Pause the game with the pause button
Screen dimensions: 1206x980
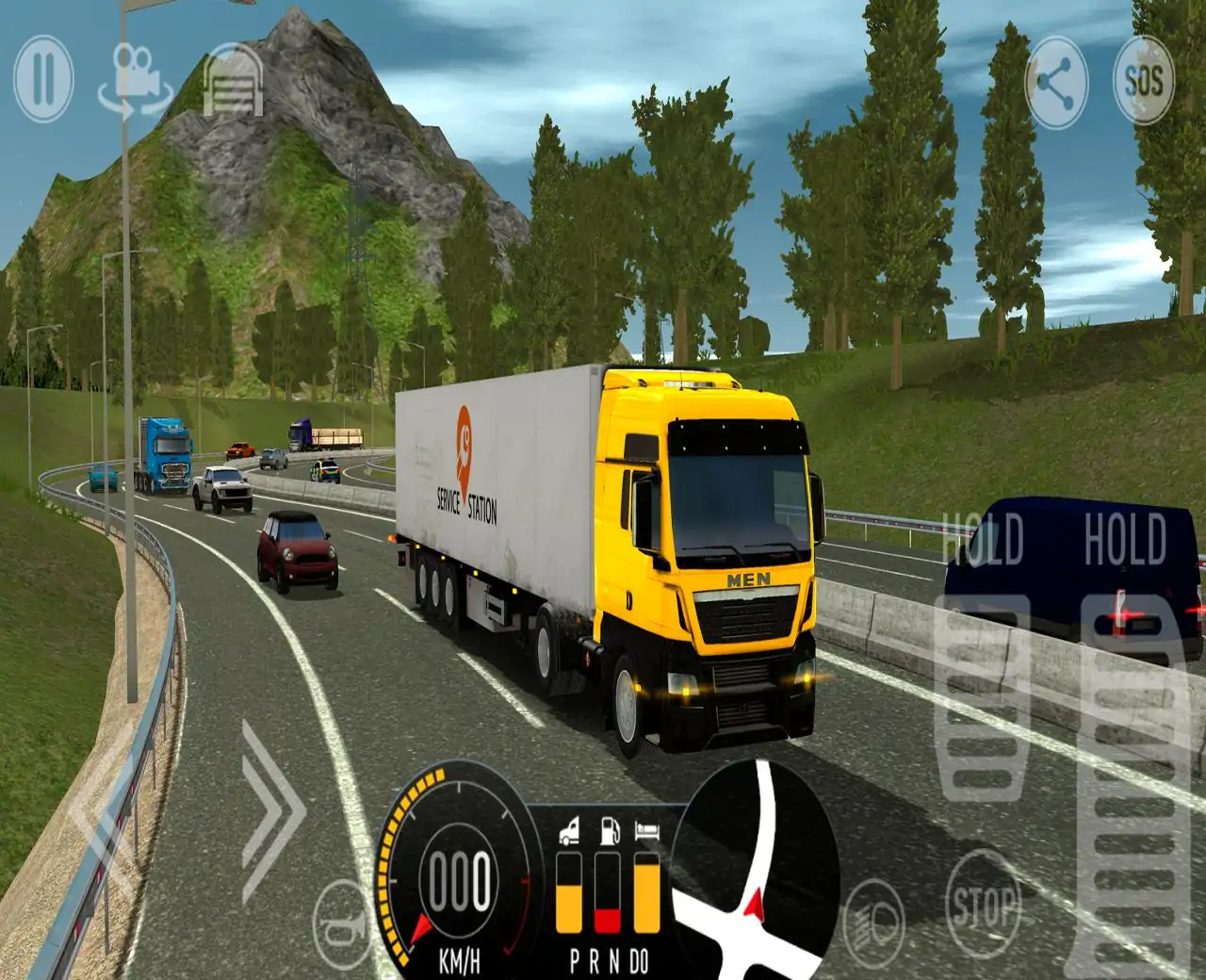43,79
